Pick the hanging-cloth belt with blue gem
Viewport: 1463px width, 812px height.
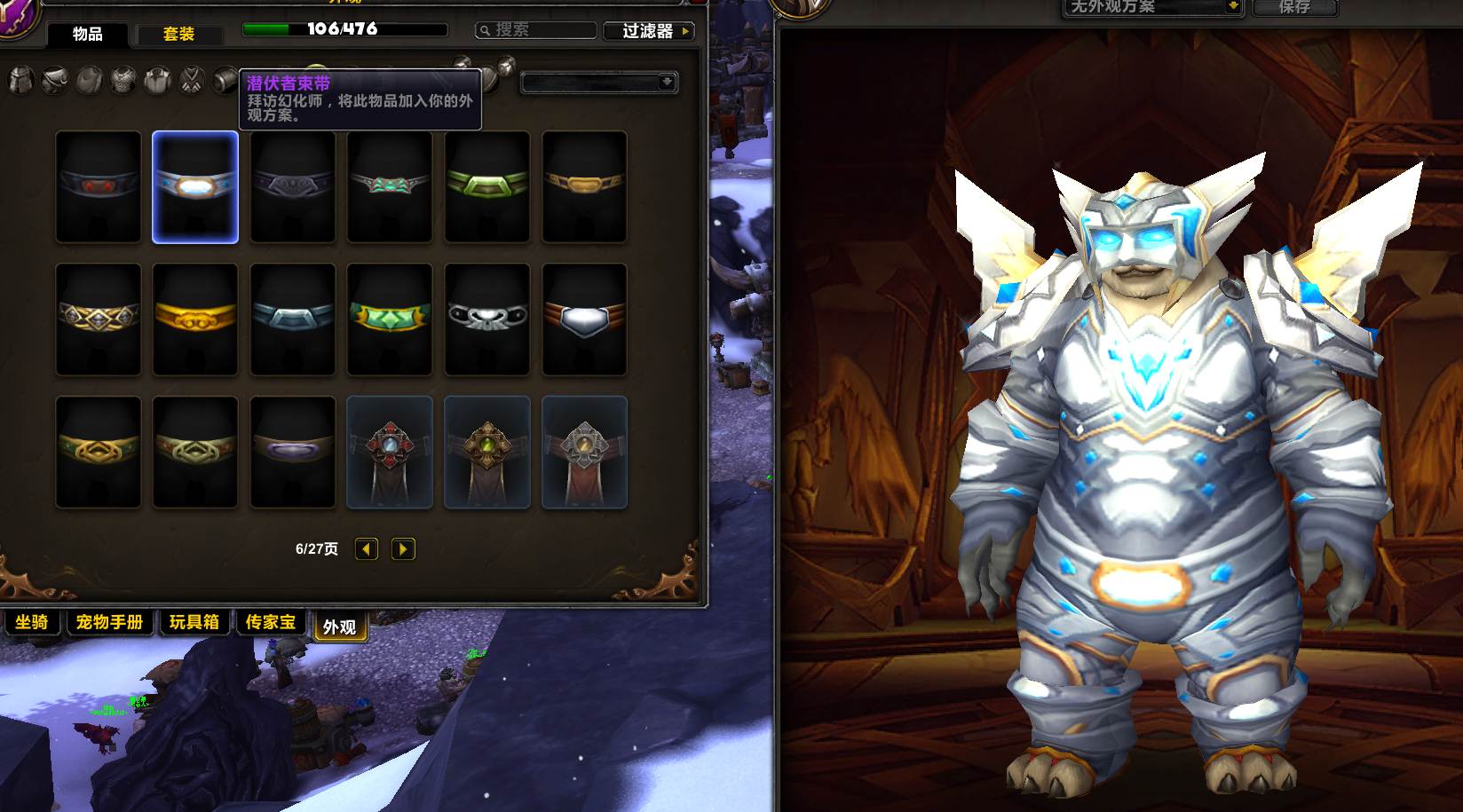coord(390,452)
